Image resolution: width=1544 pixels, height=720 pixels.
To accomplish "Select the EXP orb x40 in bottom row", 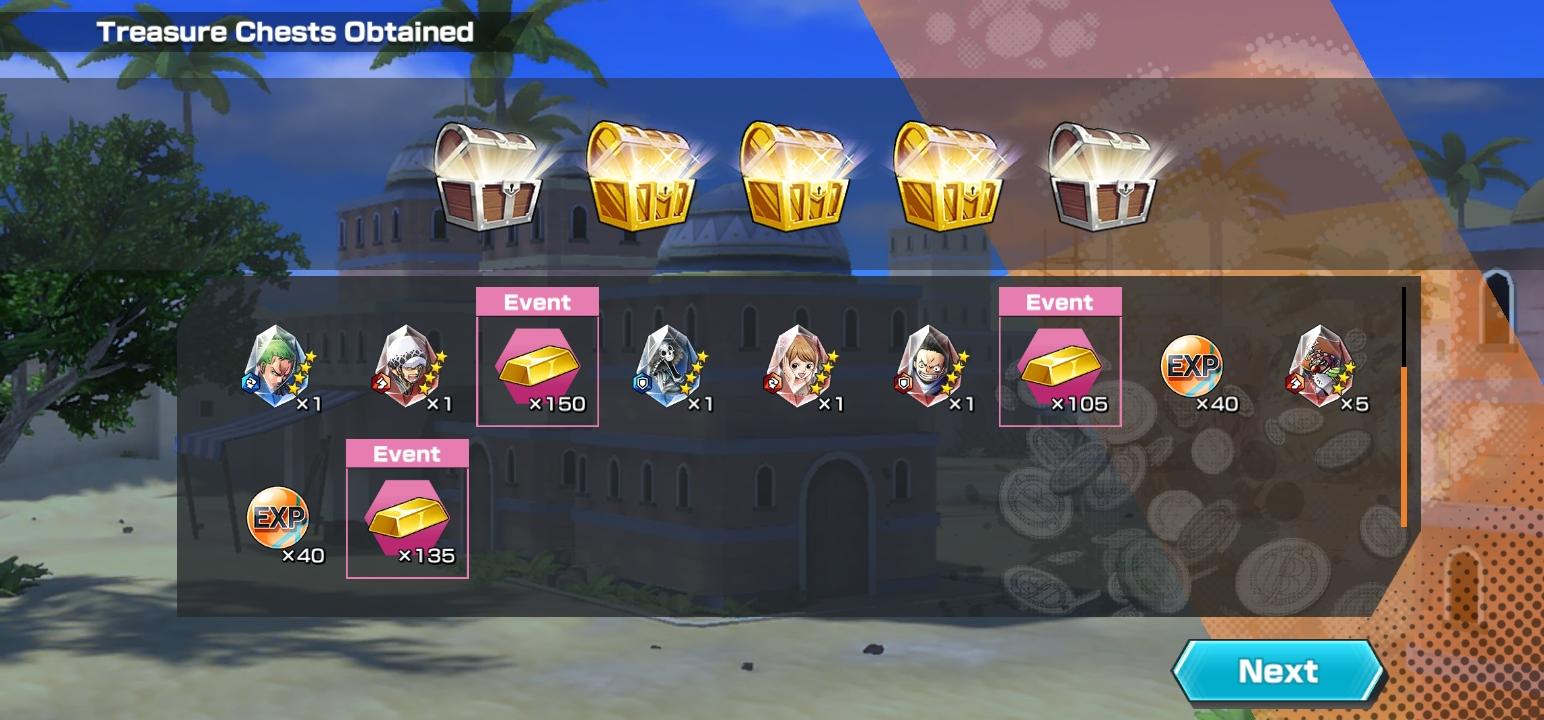I will click(x=278, y=518).
